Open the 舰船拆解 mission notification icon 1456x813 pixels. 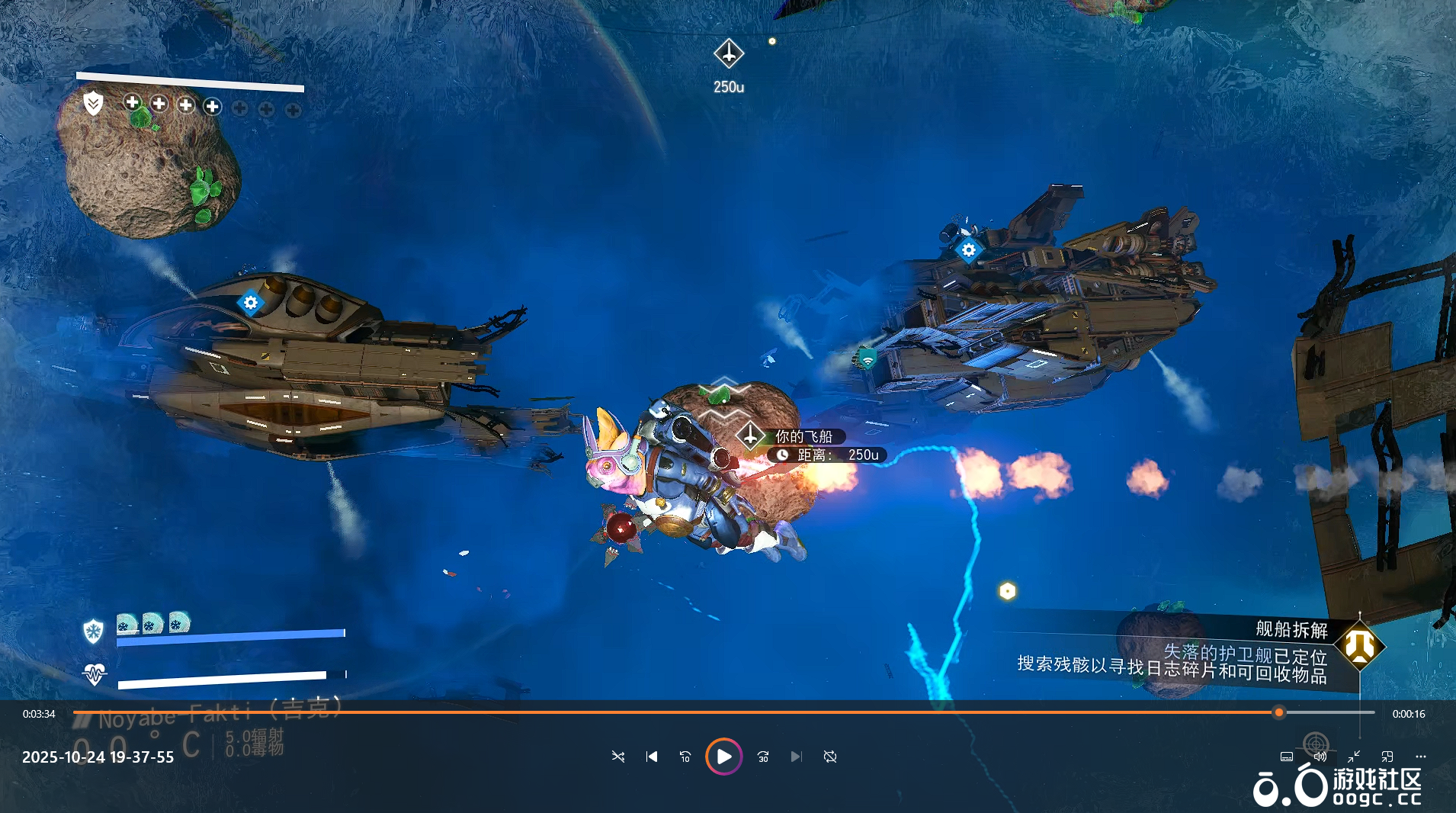[x=1359, y=647]
